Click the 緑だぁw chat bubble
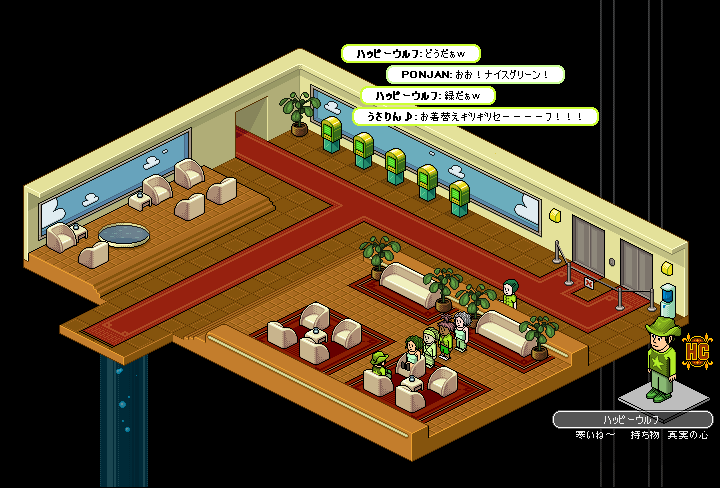 pos(428,95)
